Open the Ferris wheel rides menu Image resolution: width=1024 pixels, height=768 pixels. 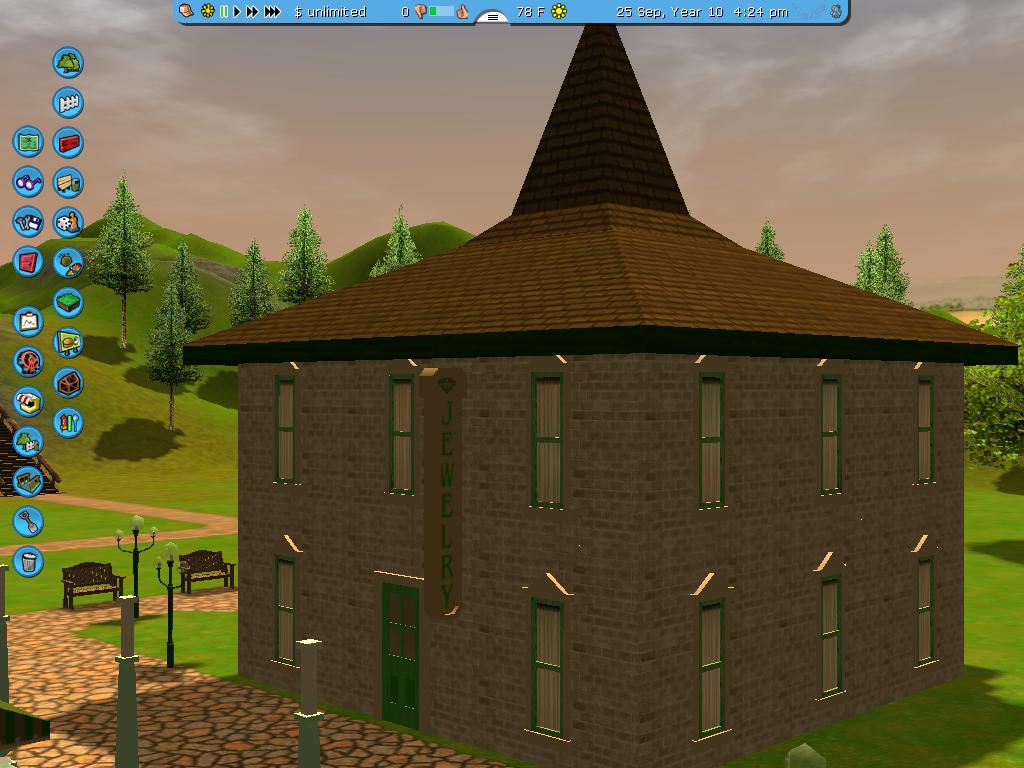point(28,361)
